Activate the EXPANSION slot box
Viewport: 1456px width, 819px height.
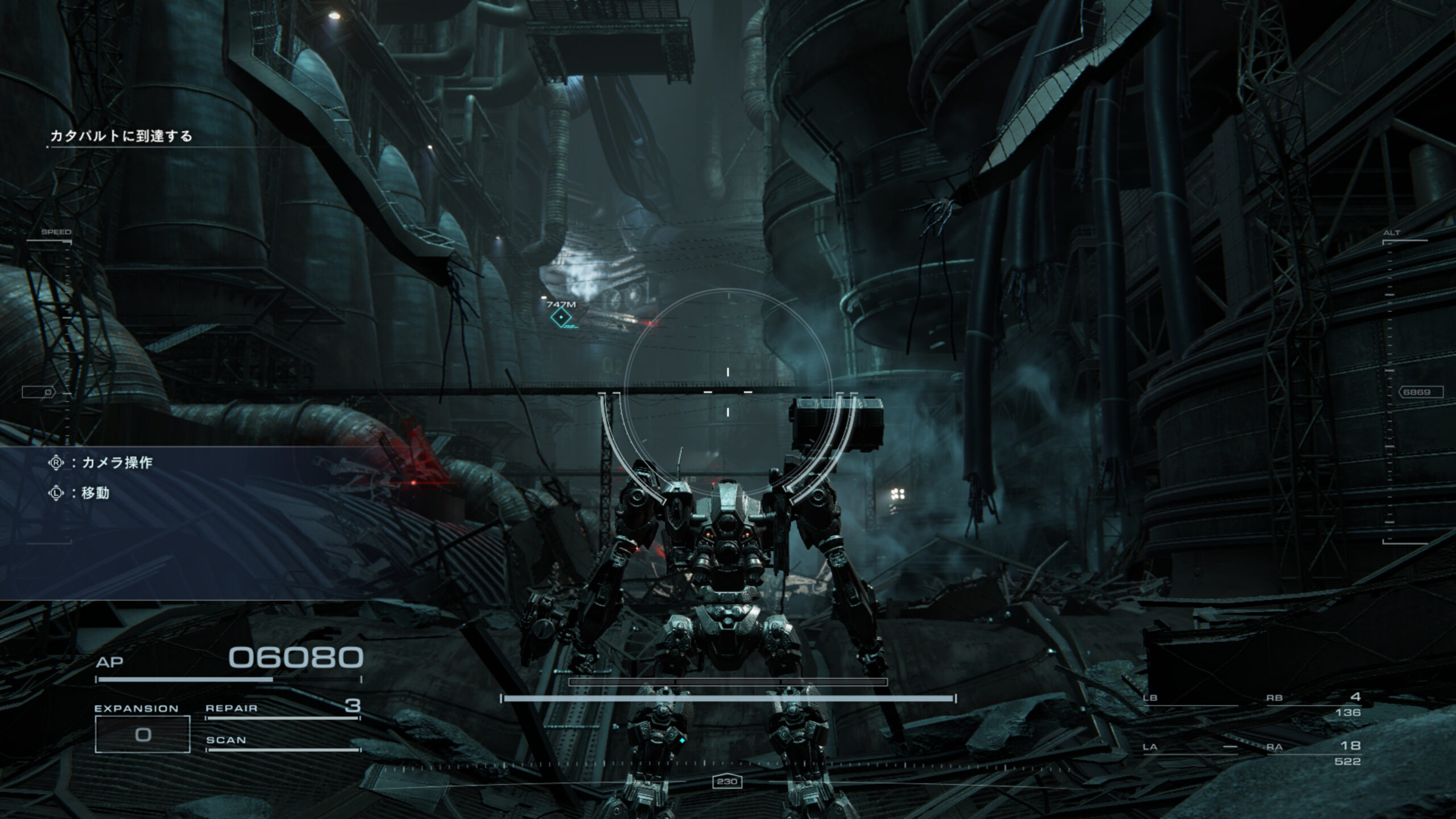[x=142, y=734]
